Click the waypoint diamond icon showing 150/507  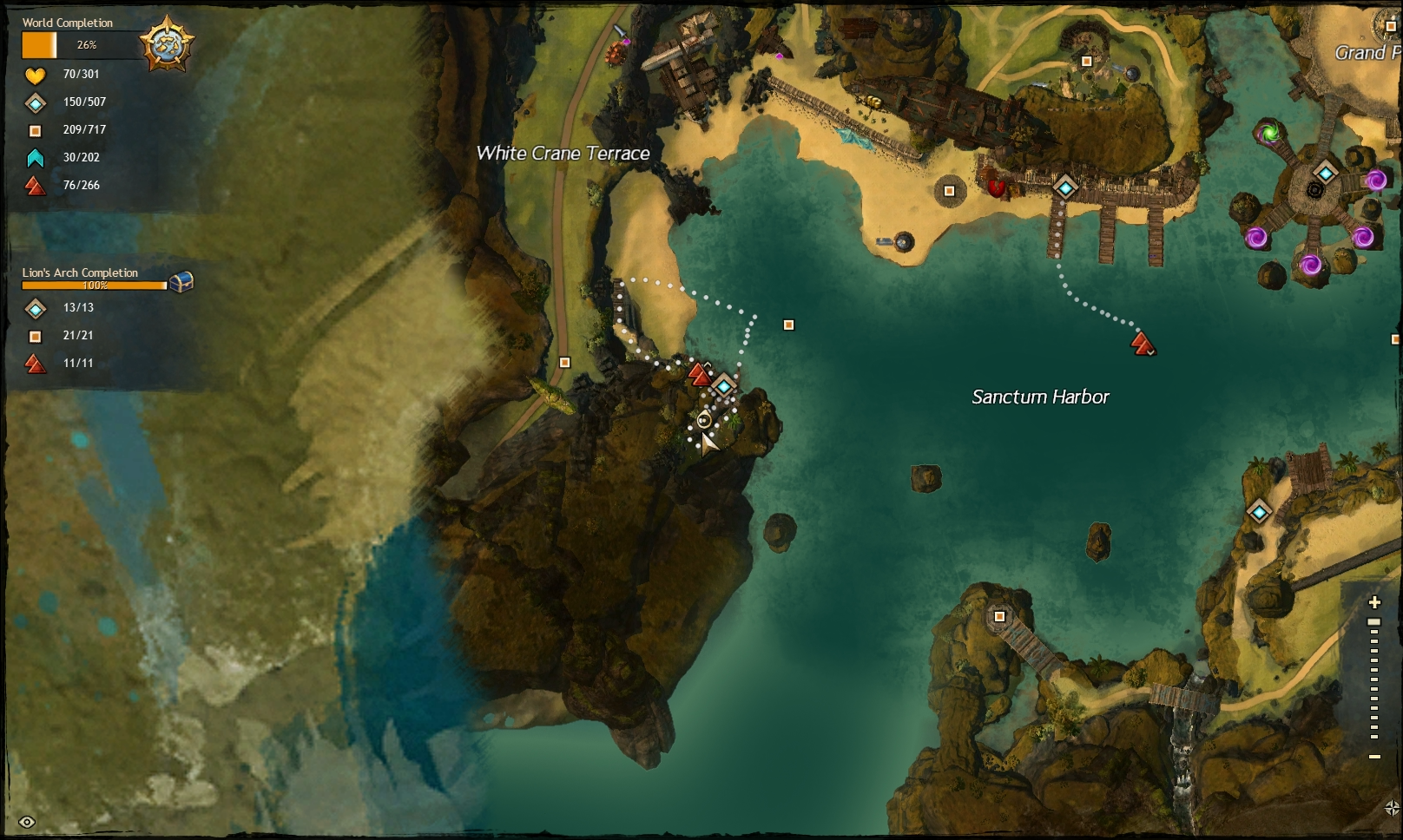pyautogui.click(x=35, y=102)
